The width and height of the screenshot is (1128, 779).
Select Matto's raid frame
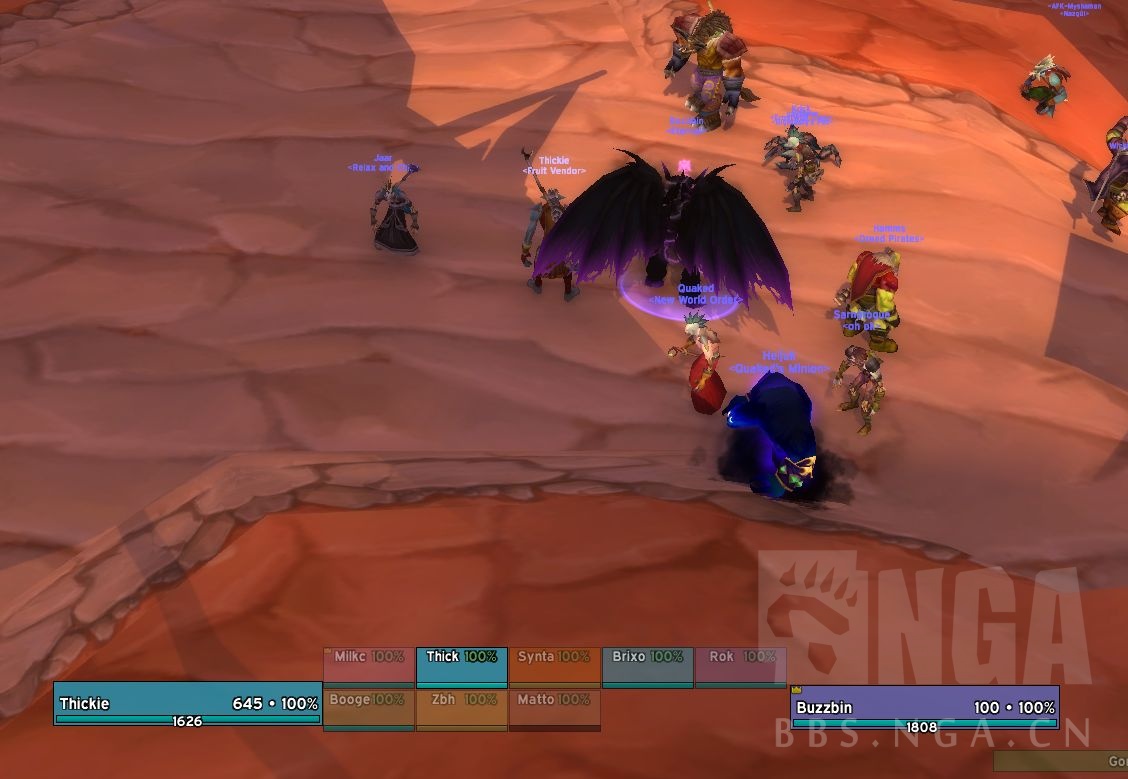[x=554, y=710]
